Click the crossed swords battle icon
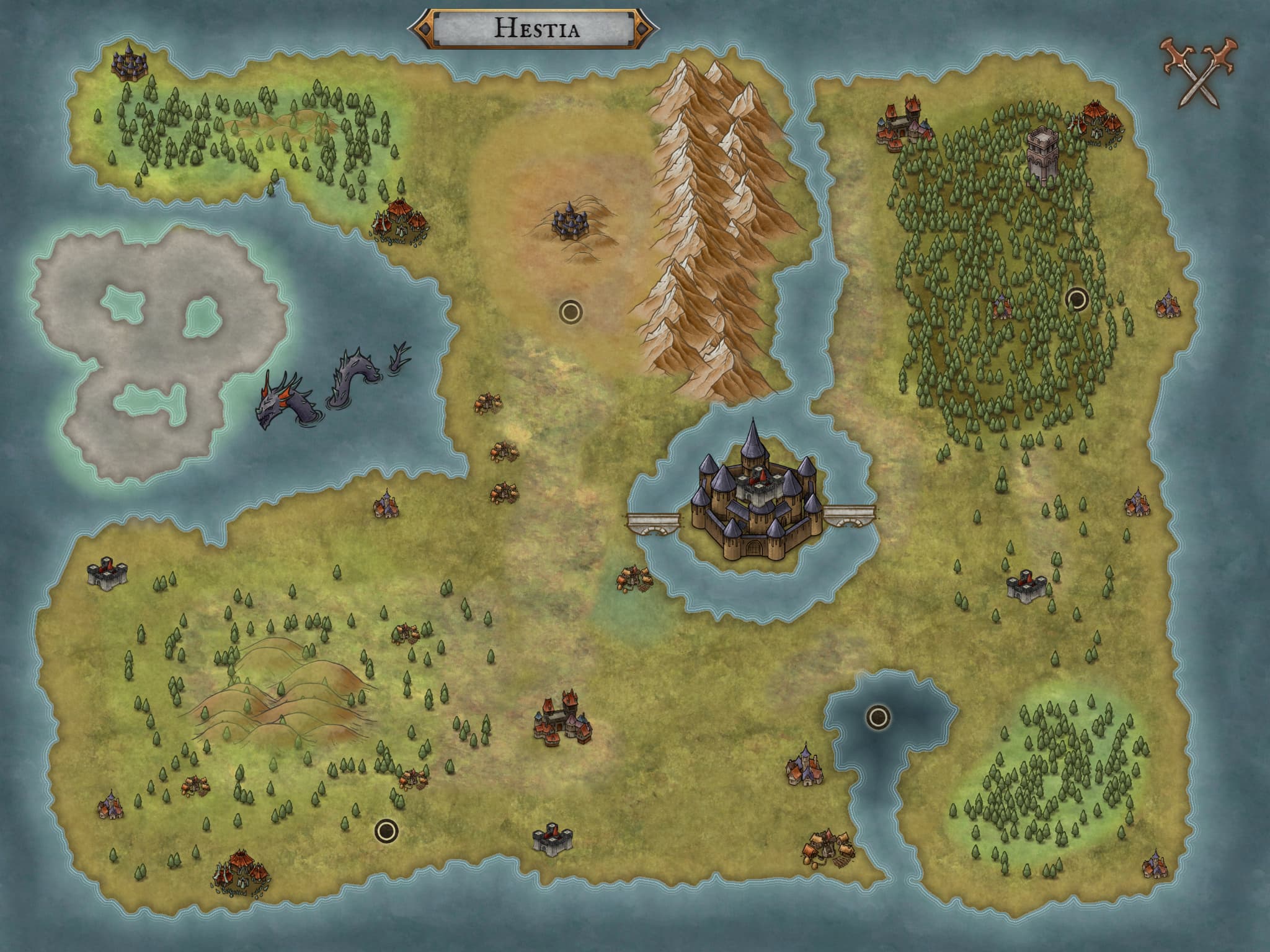Image resolution: width=1270 pixels, height=952 pixels. click(1199, 81)
